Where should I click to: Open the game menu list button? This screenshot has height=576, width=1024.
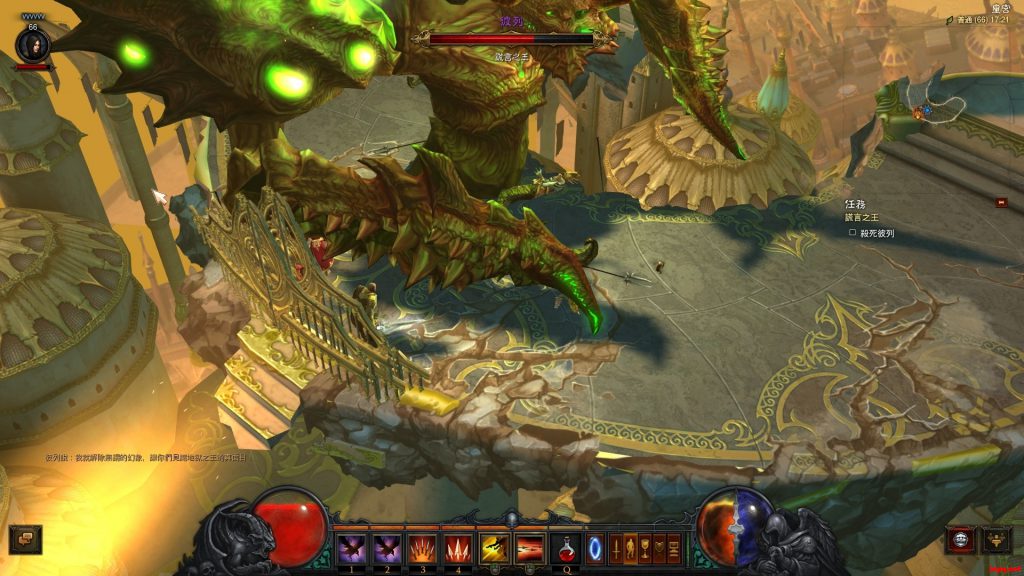click(674, 548)
